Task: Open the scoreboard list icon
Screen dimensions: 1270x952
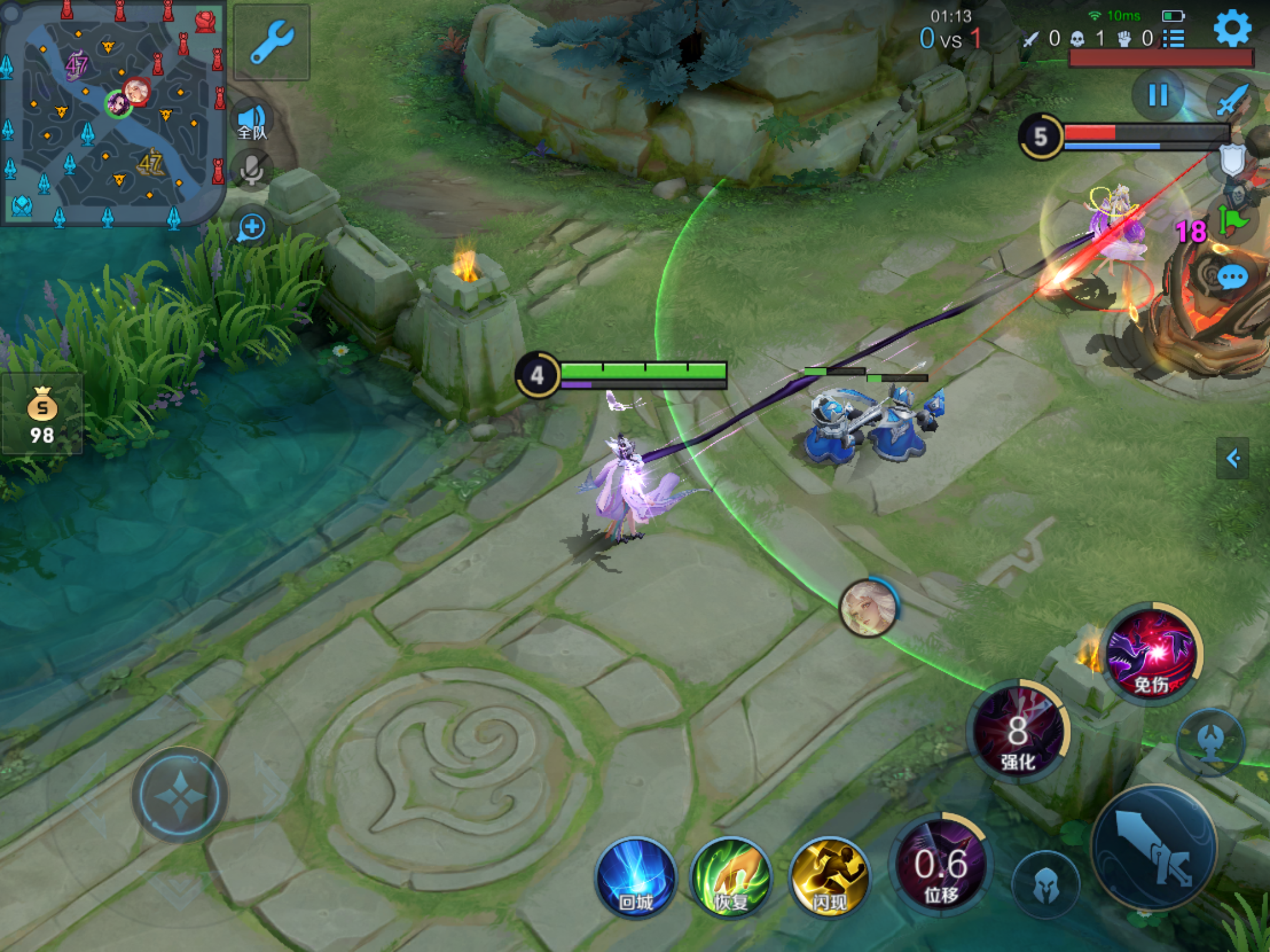Action: tap(1174, 39)
